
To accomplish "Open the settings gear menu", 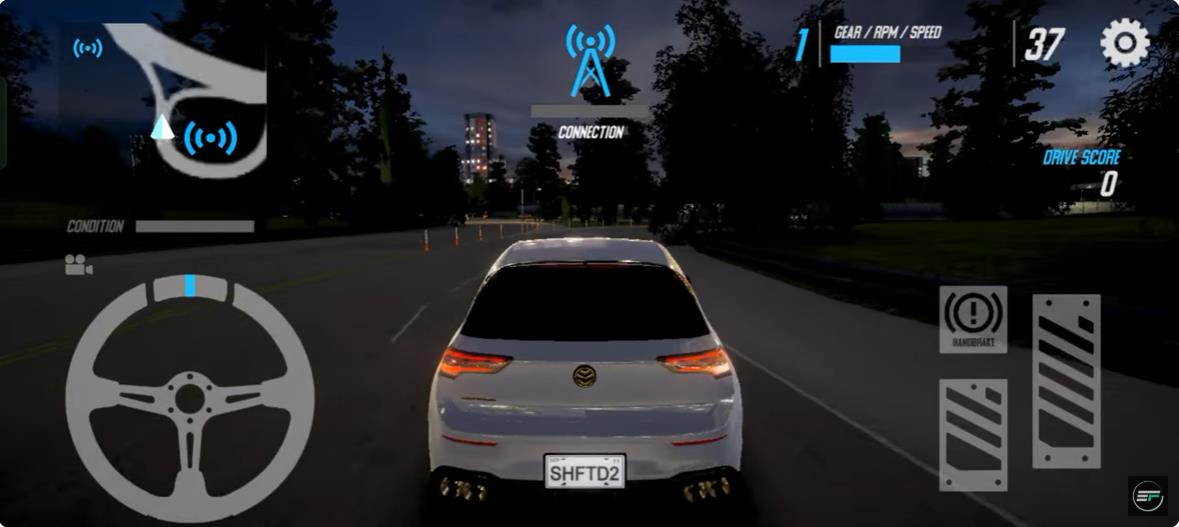I will (1125, 44).
